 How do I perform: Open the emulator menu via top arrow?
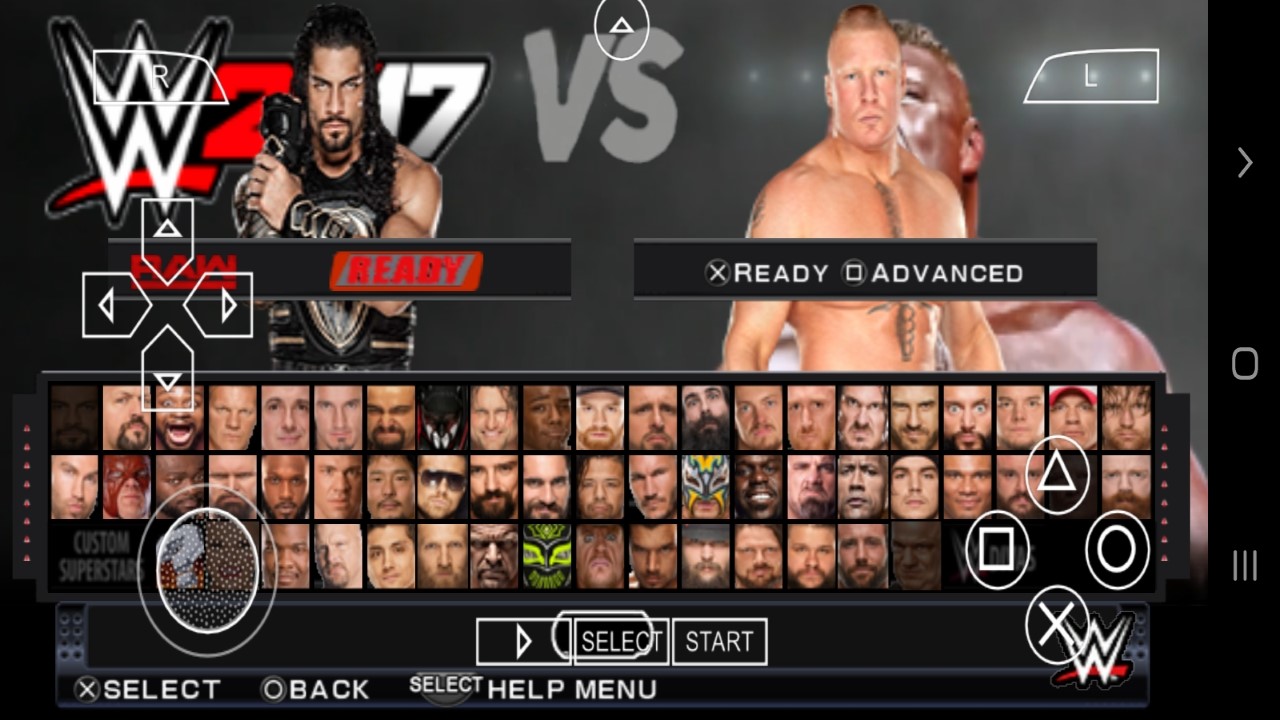(621, 25)
